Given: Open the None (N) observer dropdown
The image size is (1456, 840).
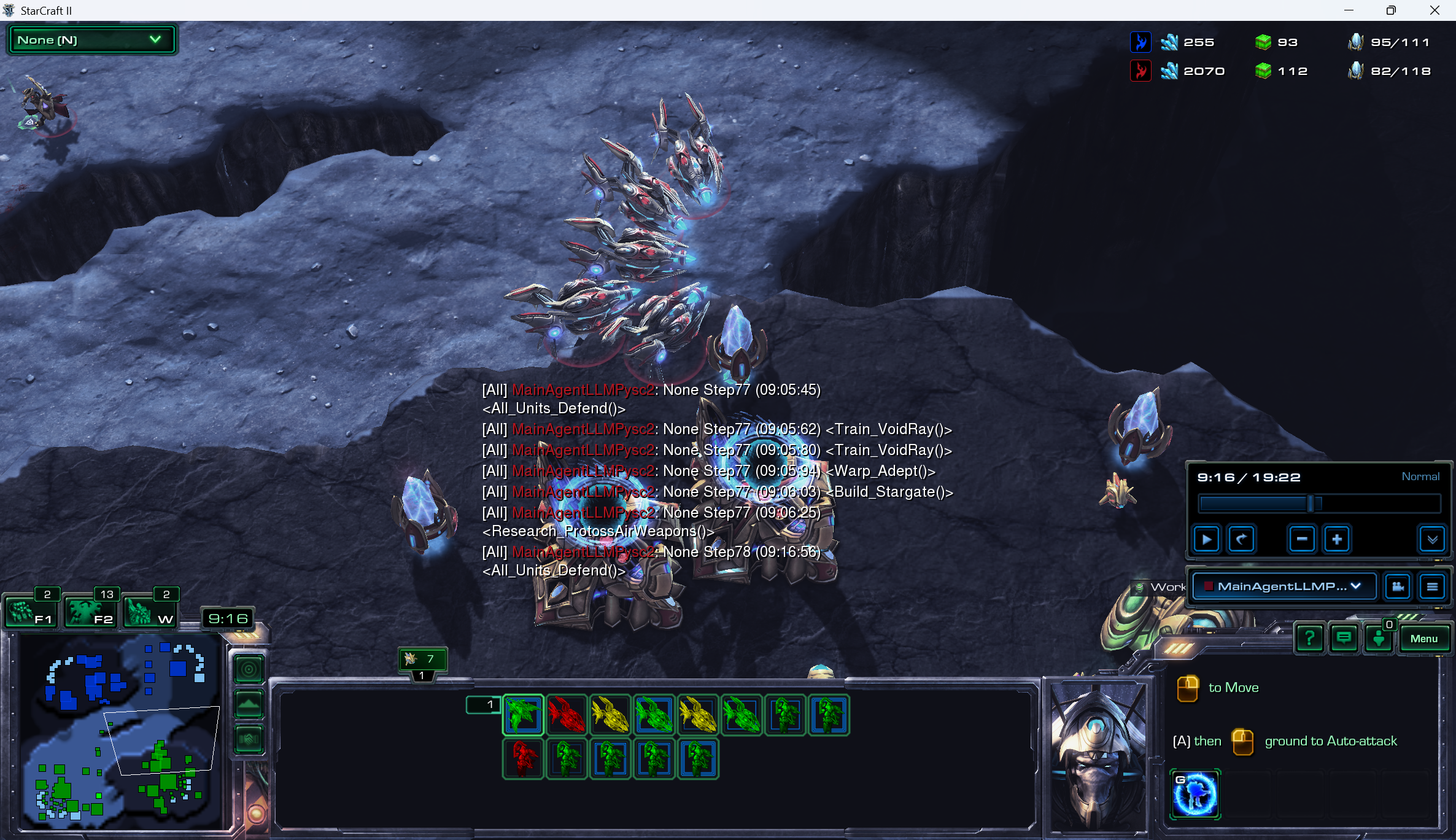Looking at the screenshot, I should 91,40.
